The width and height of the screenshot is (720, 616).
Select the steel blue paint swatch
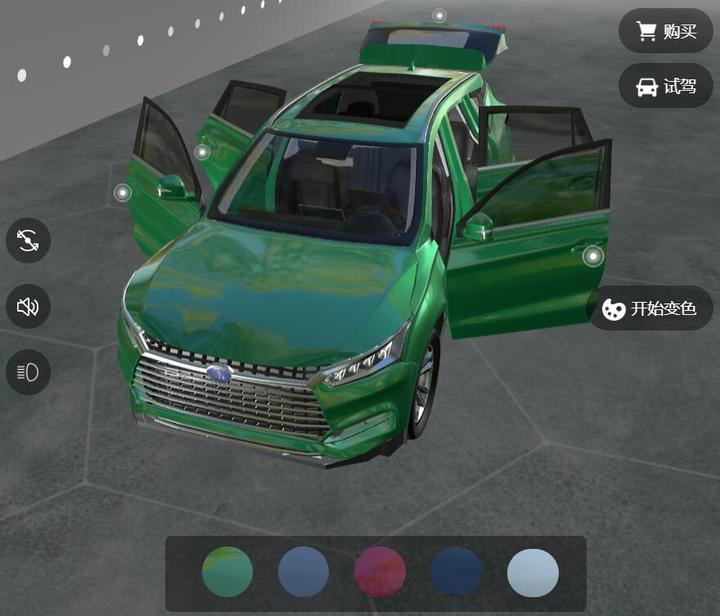(303, 573)
